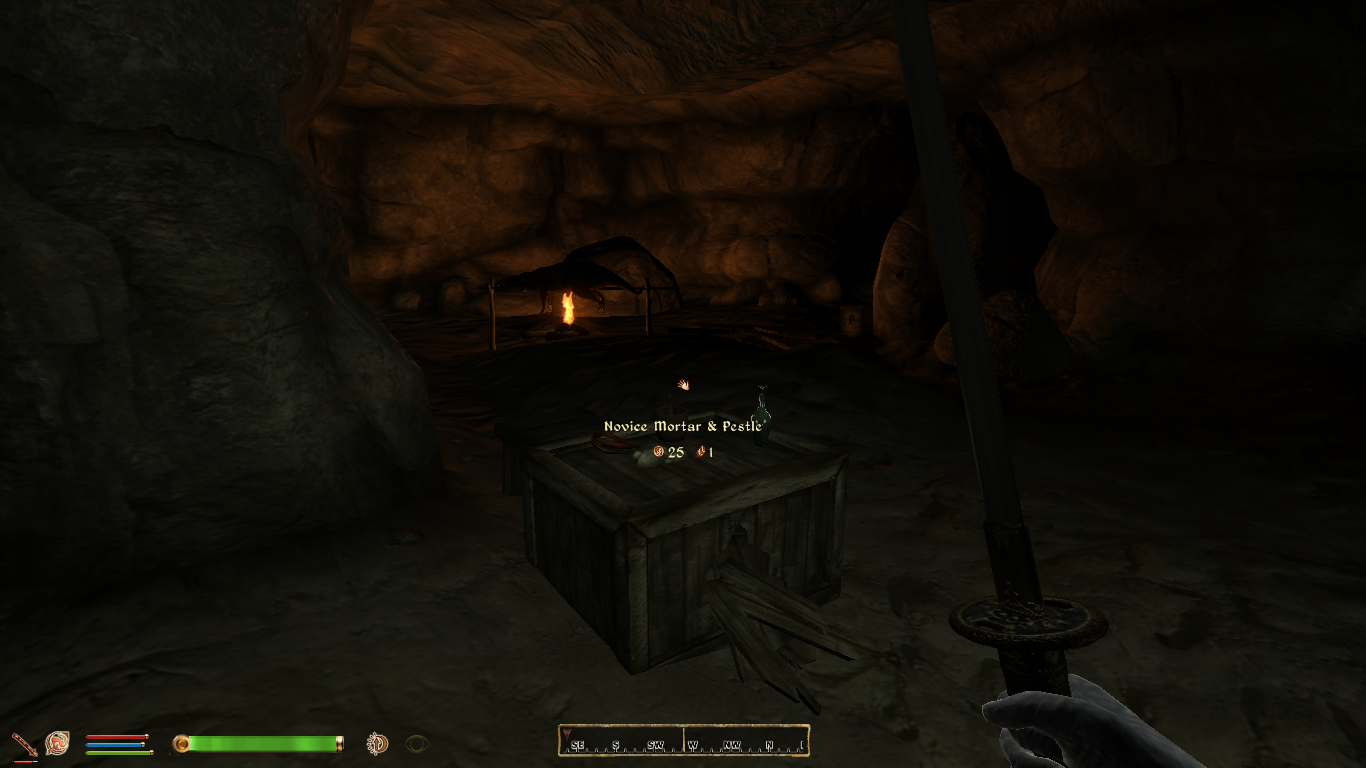Click the active effect icon with upward arrow

click(x=377, y=743)
